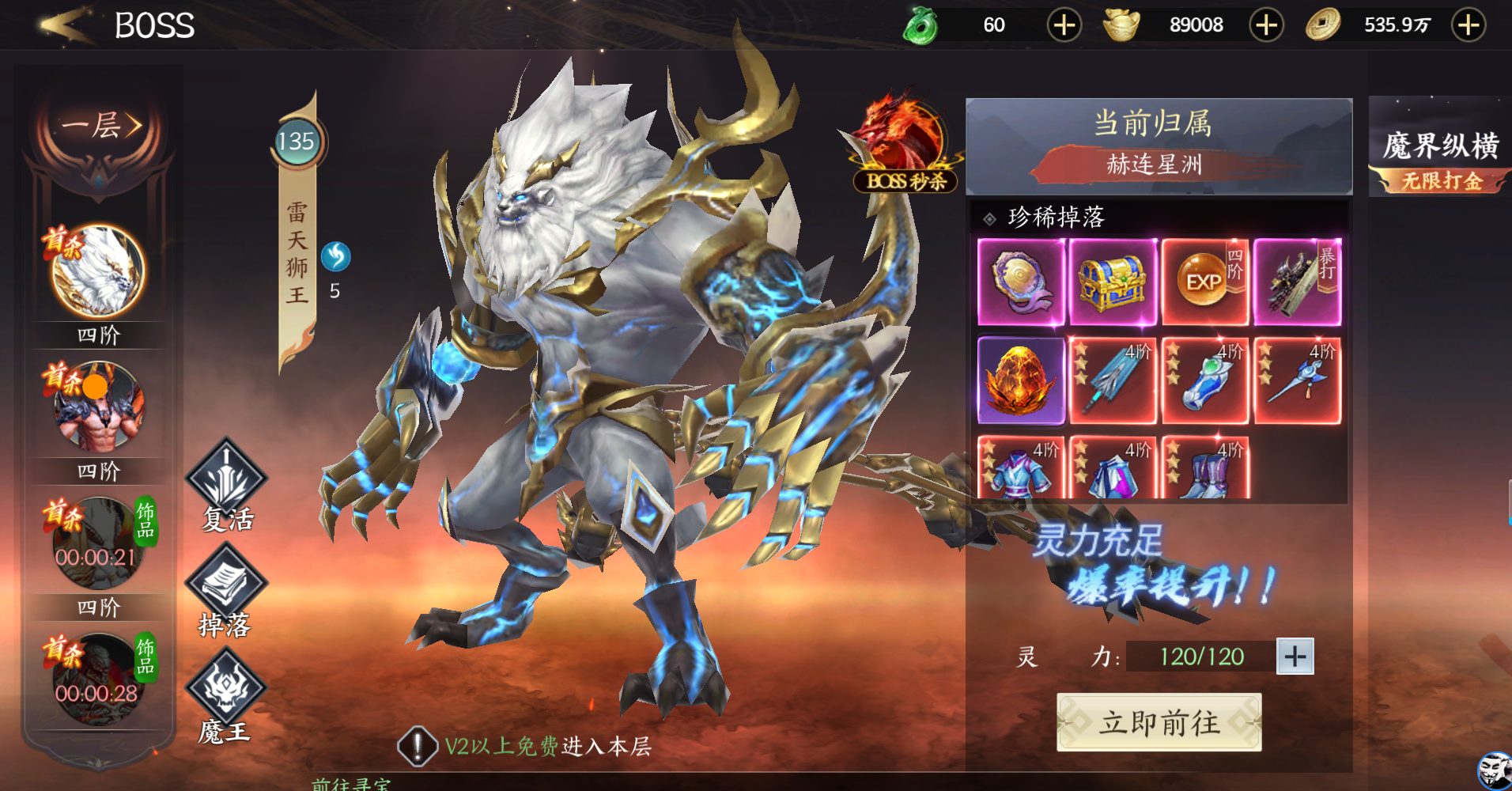Add more gold ingot currency

coord(1266,25)
